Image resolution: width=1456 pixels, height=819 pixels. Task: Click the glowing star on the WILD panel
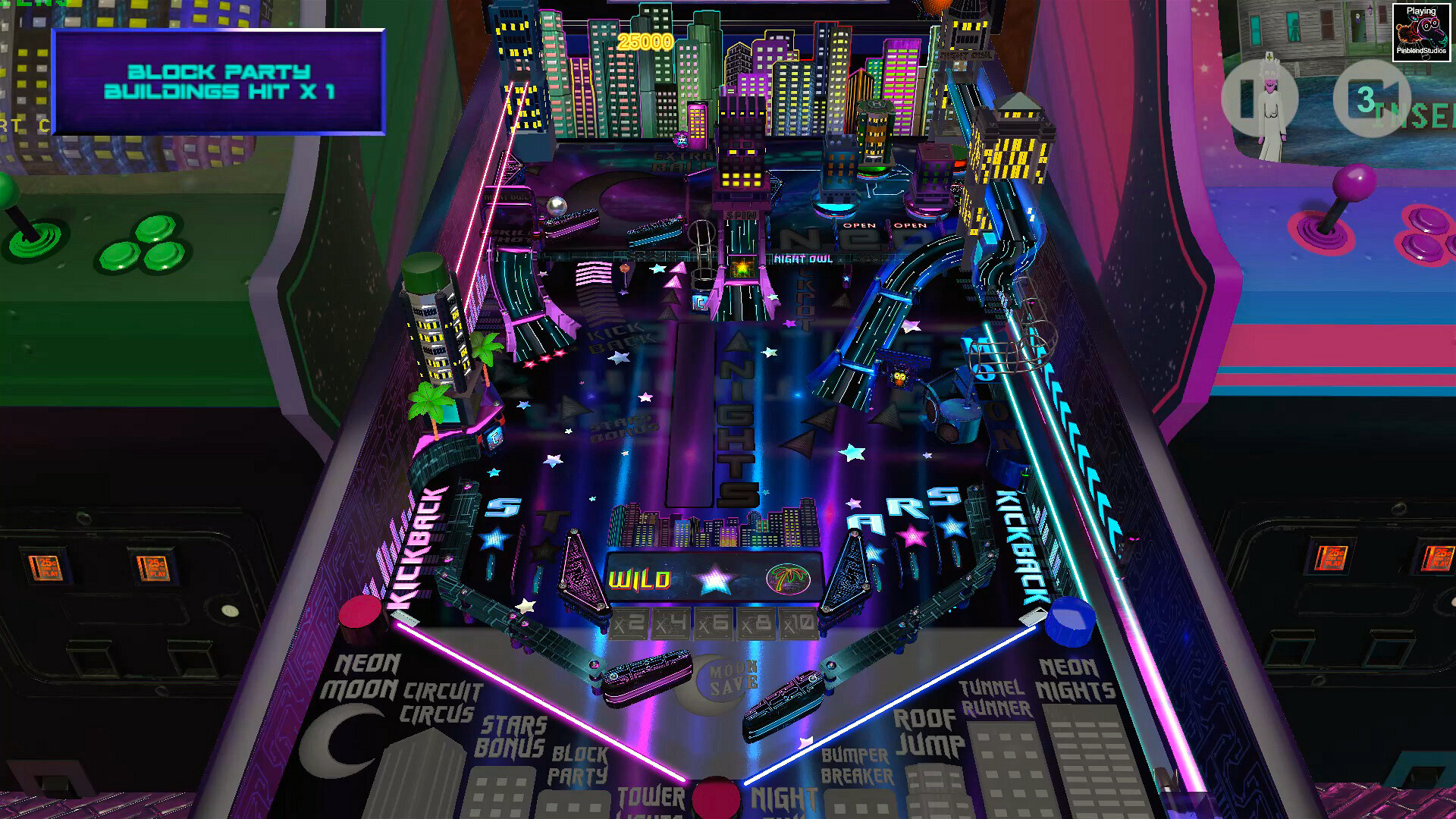click(715, 579)
